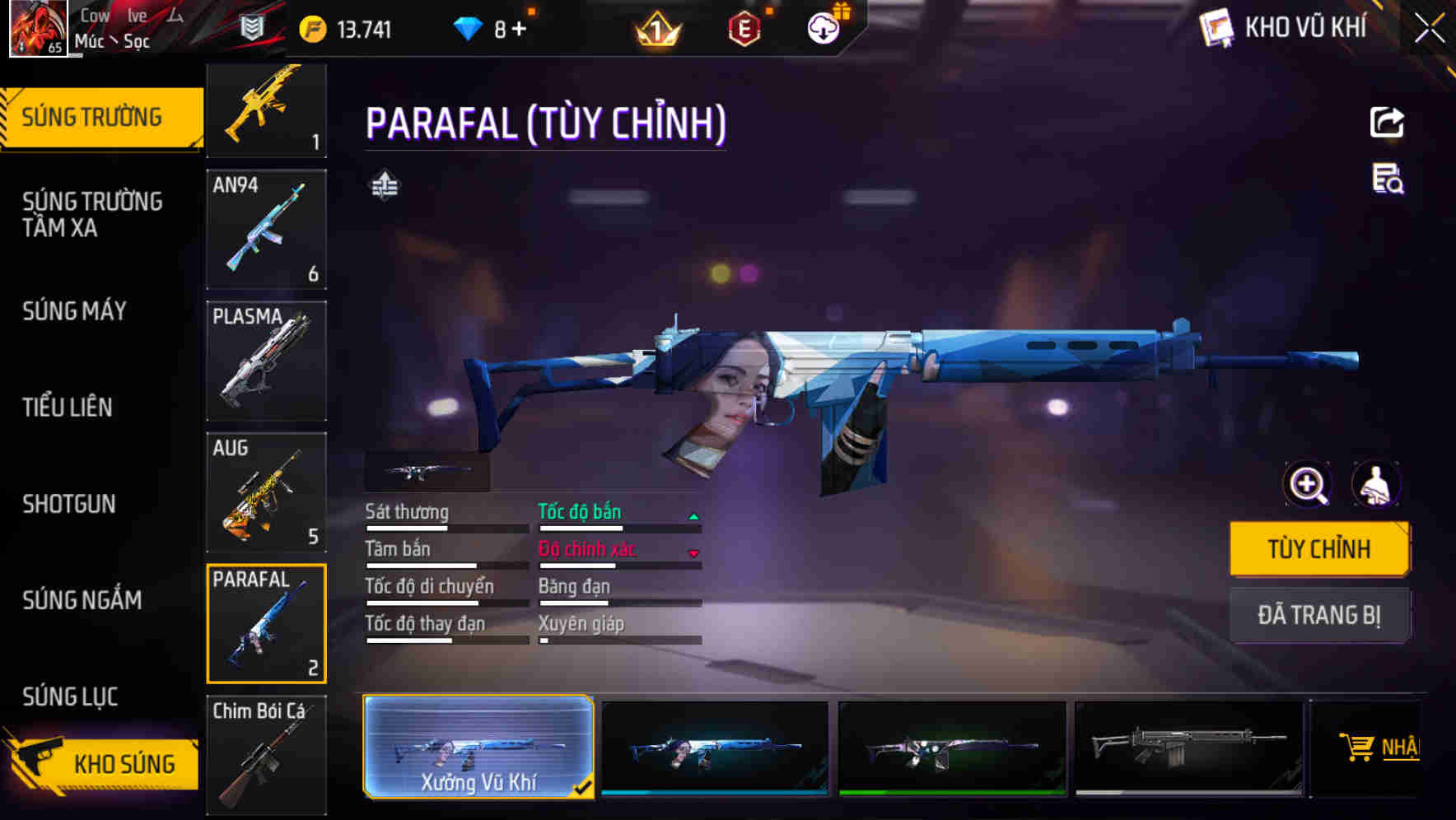
Task: Switch to the Súng Ngắm category
Action: click(82, 600)
